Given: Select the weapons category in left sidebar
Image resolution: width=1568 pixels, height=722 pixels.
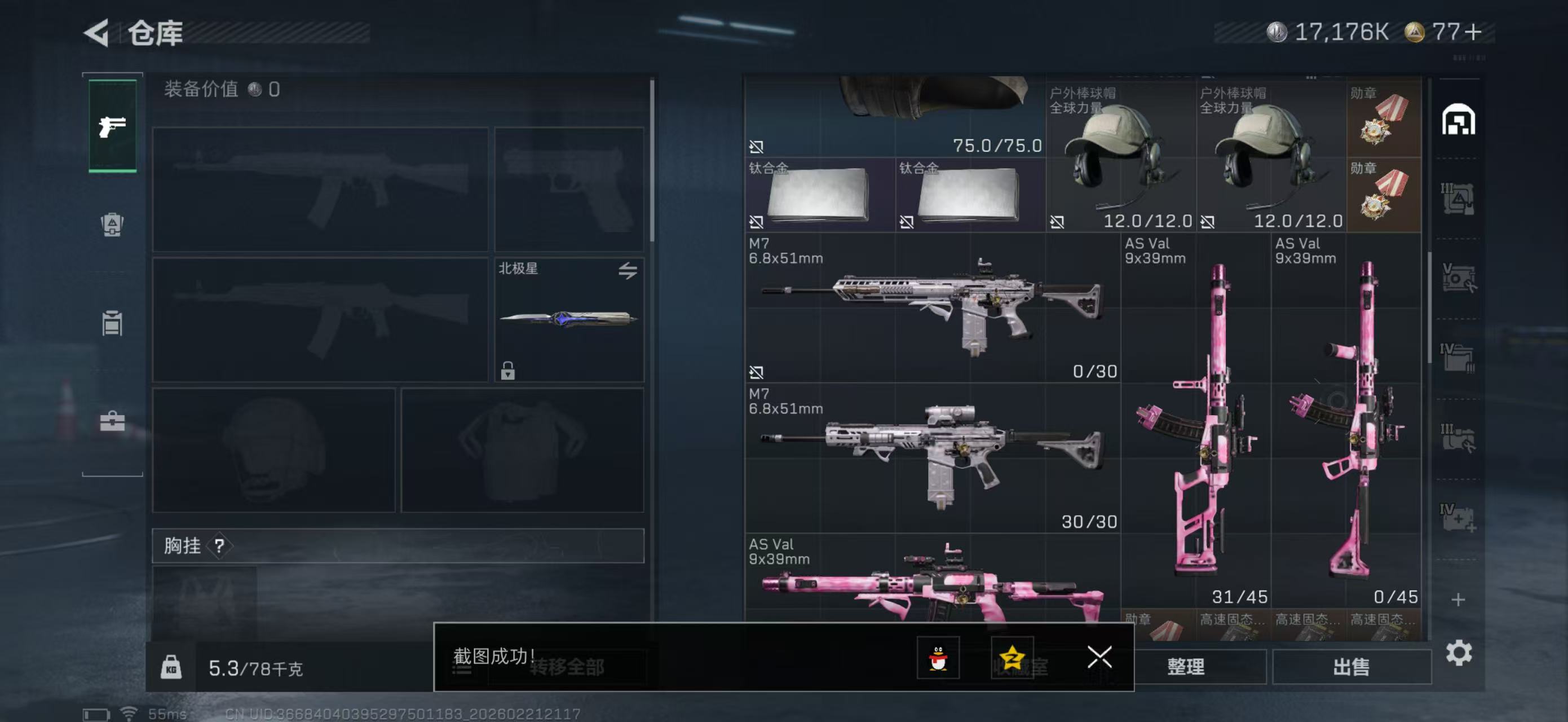Looking at the screenshot, I should (112, 125).
